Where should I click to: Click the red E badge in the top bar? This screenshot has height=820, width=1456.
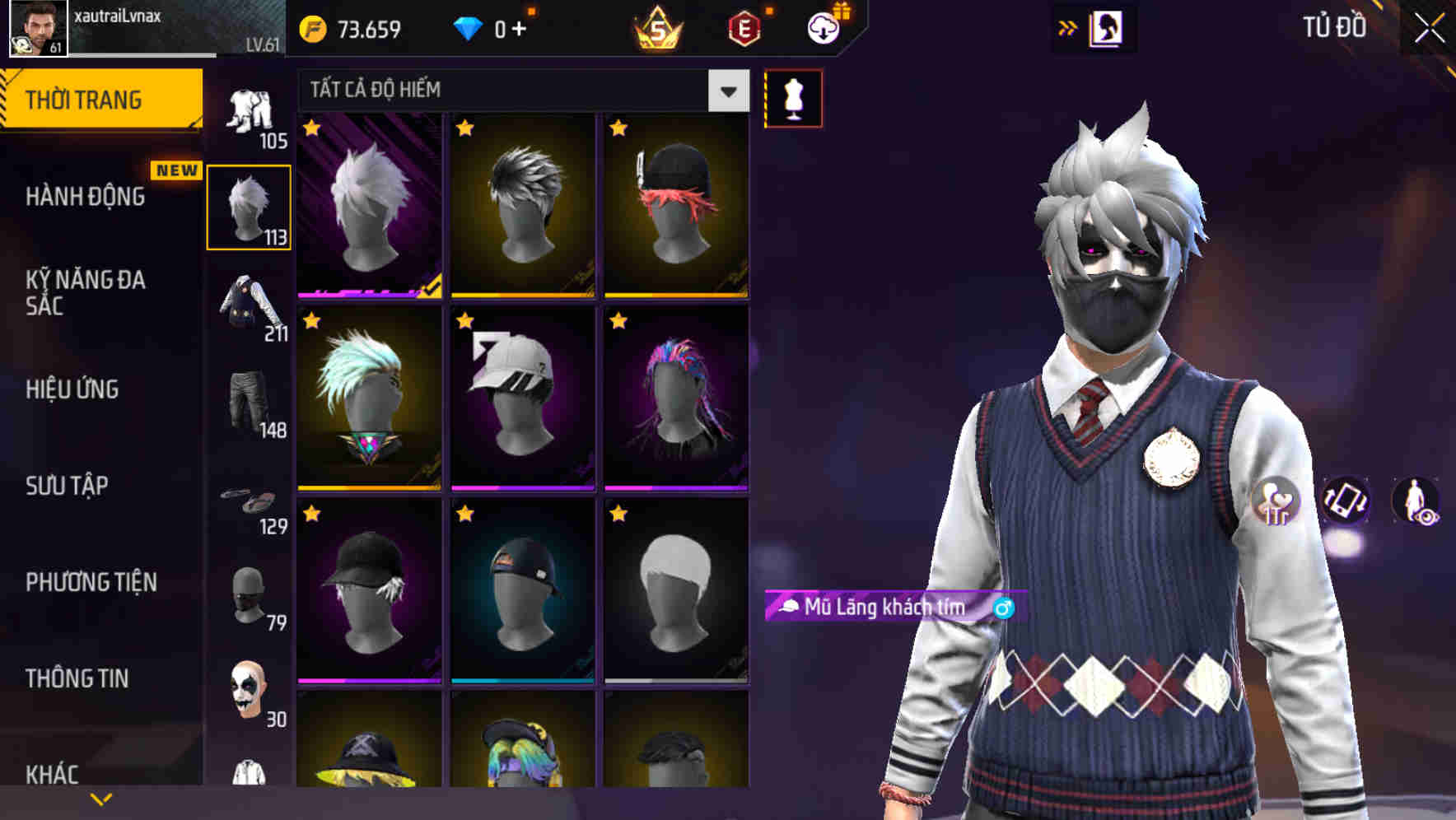(744, 27)
